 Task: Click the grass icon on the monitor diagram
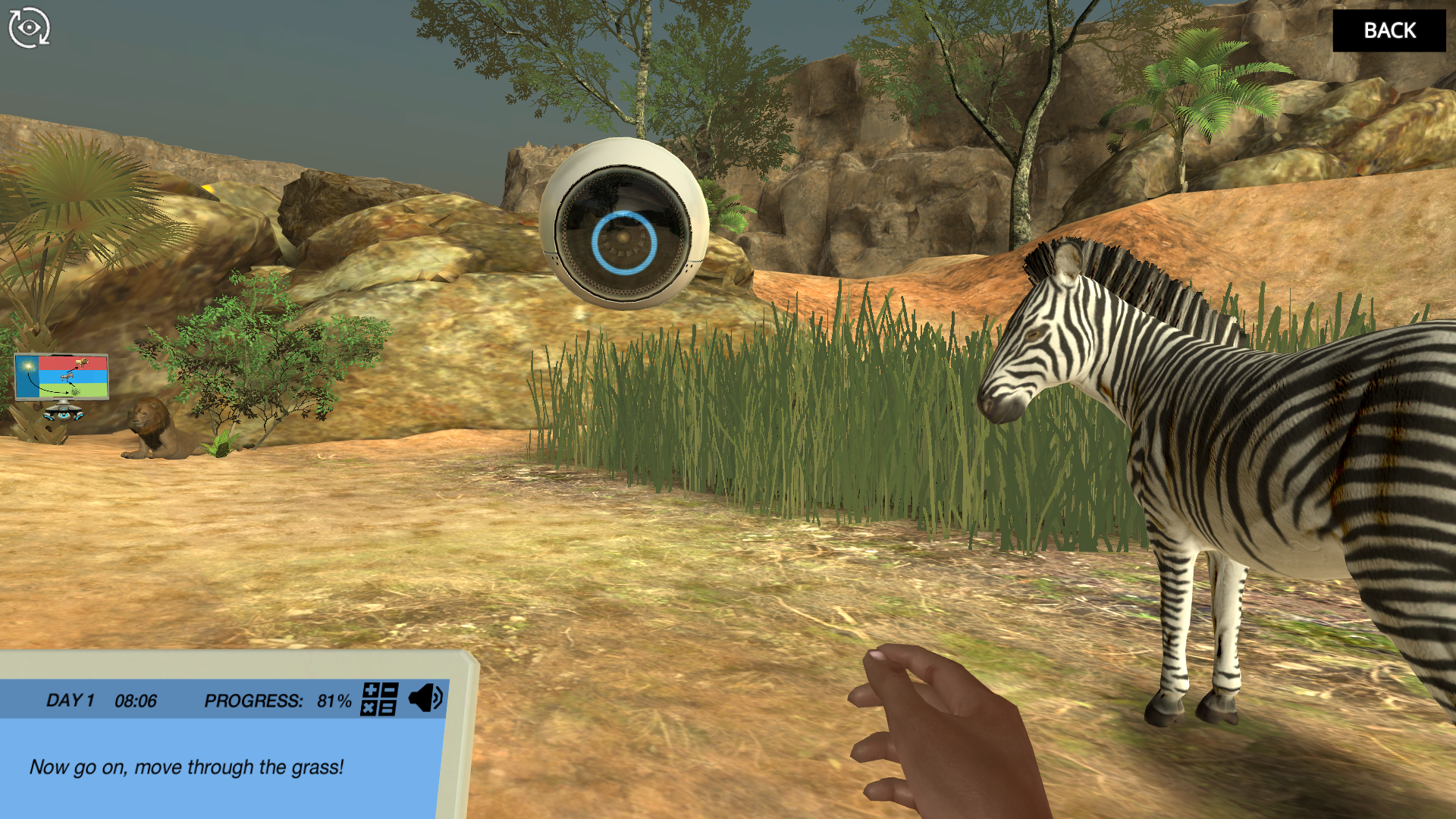pyautogui.click(x=75, y=392)
